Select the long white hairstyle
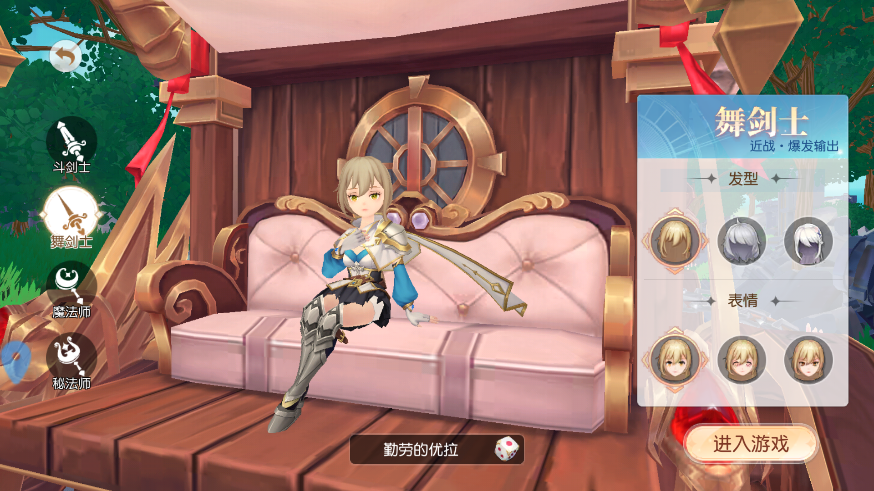 (808, 240)
